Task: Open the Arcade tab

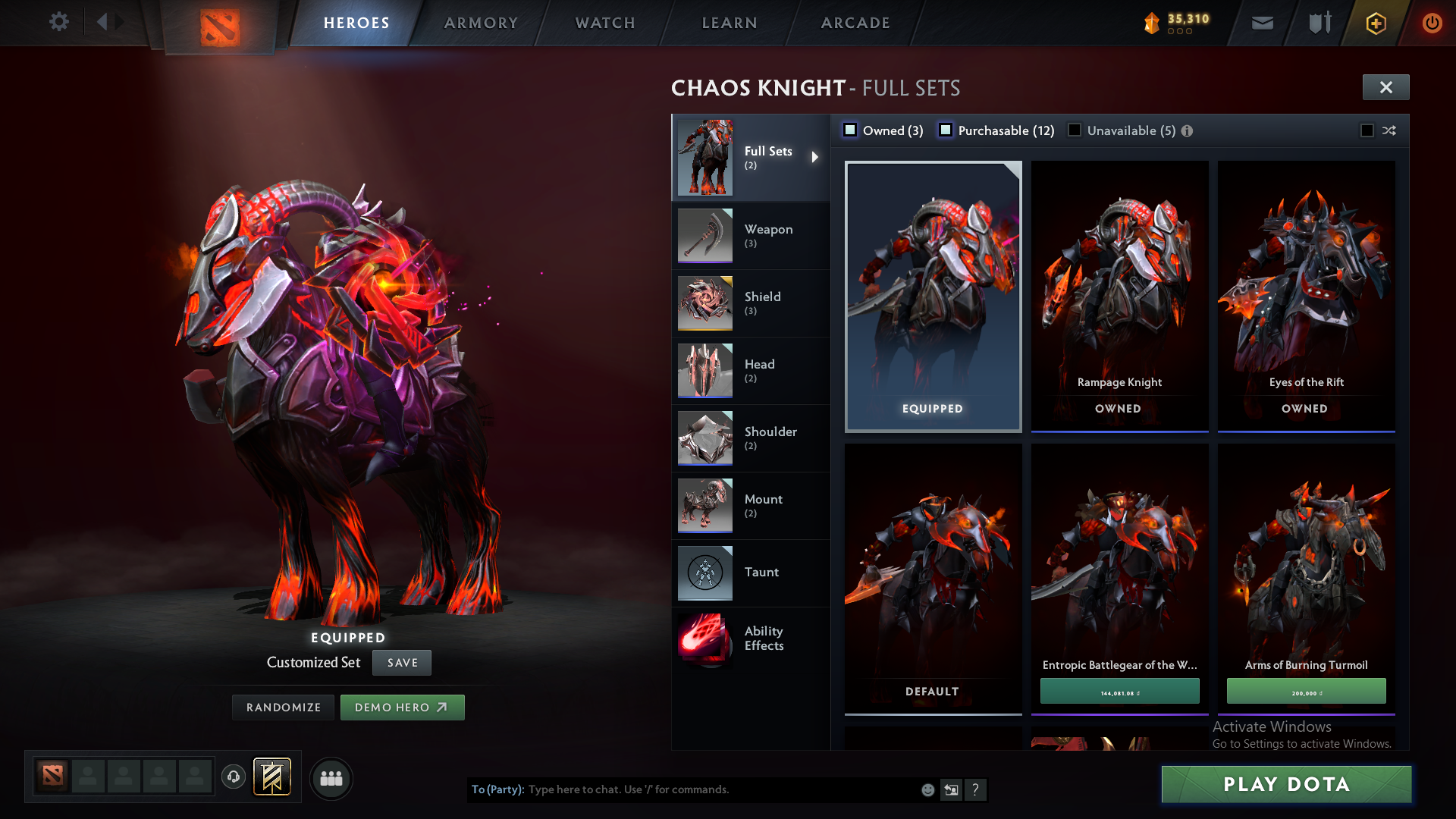Action: (x=855, y=23)
